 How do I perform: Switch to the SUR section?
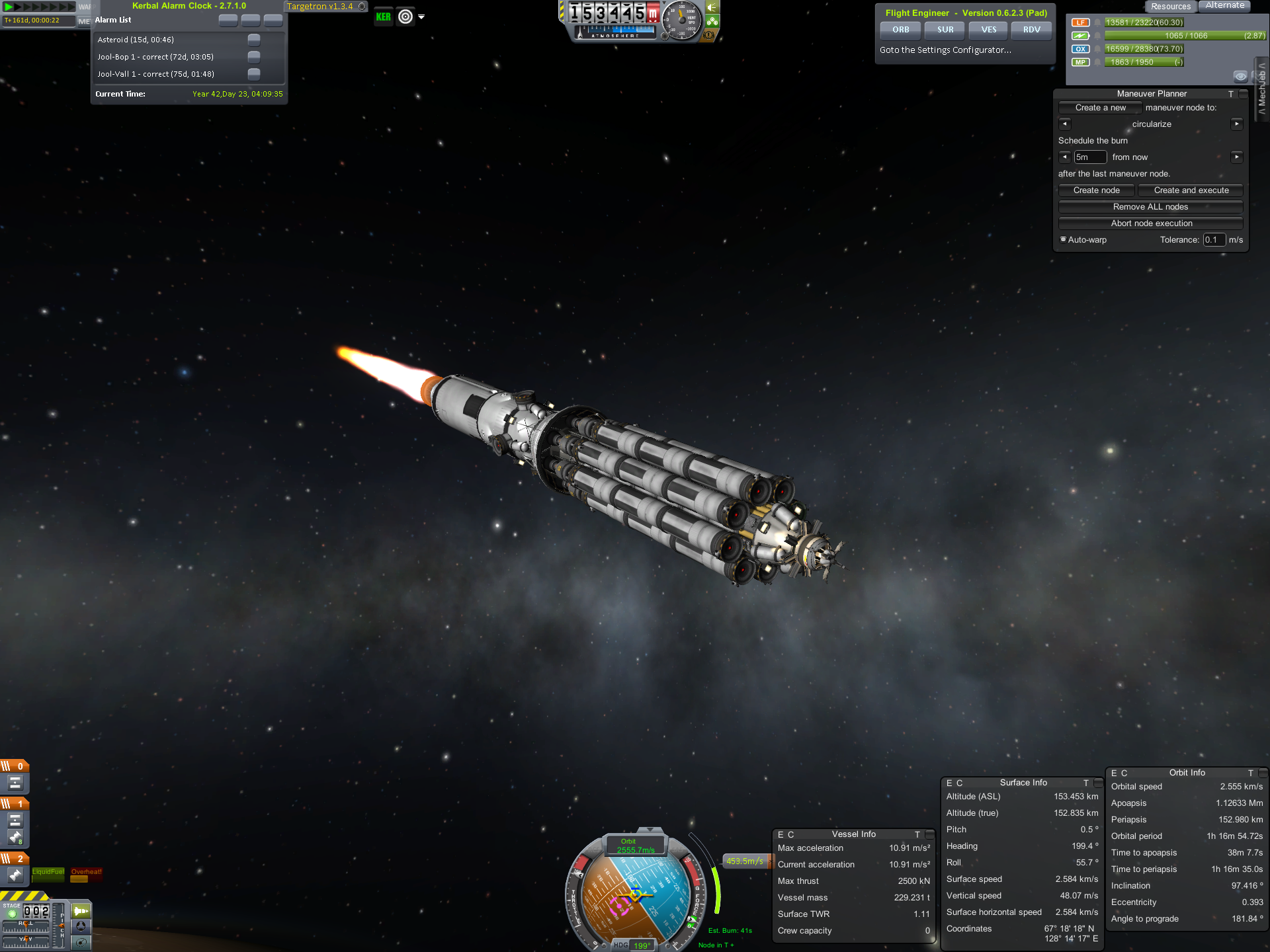point(945,30)
